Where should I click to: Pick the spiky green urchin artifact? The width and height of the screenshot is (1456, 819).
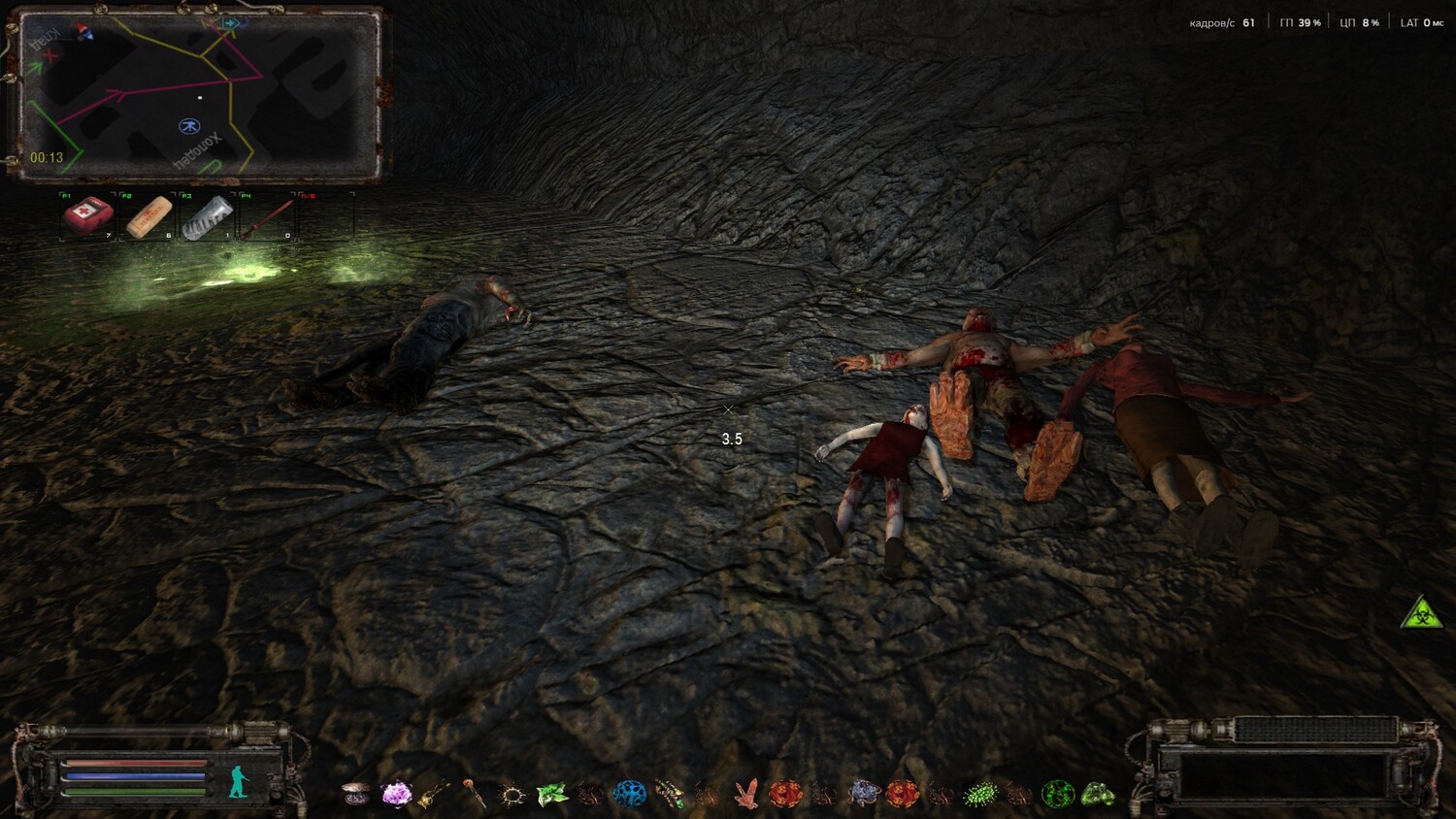(x=980, y=795)
